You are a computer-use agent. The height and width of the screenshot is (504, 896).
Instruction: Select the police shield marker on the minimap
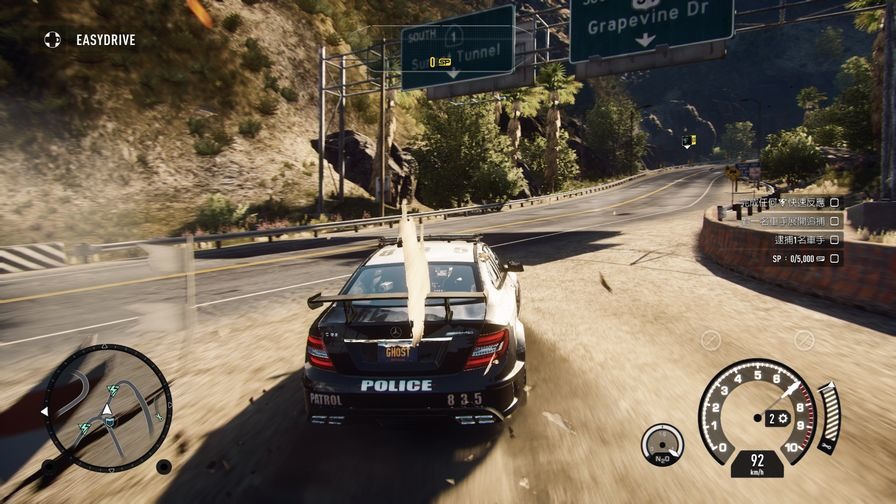[x=109, y=424]
